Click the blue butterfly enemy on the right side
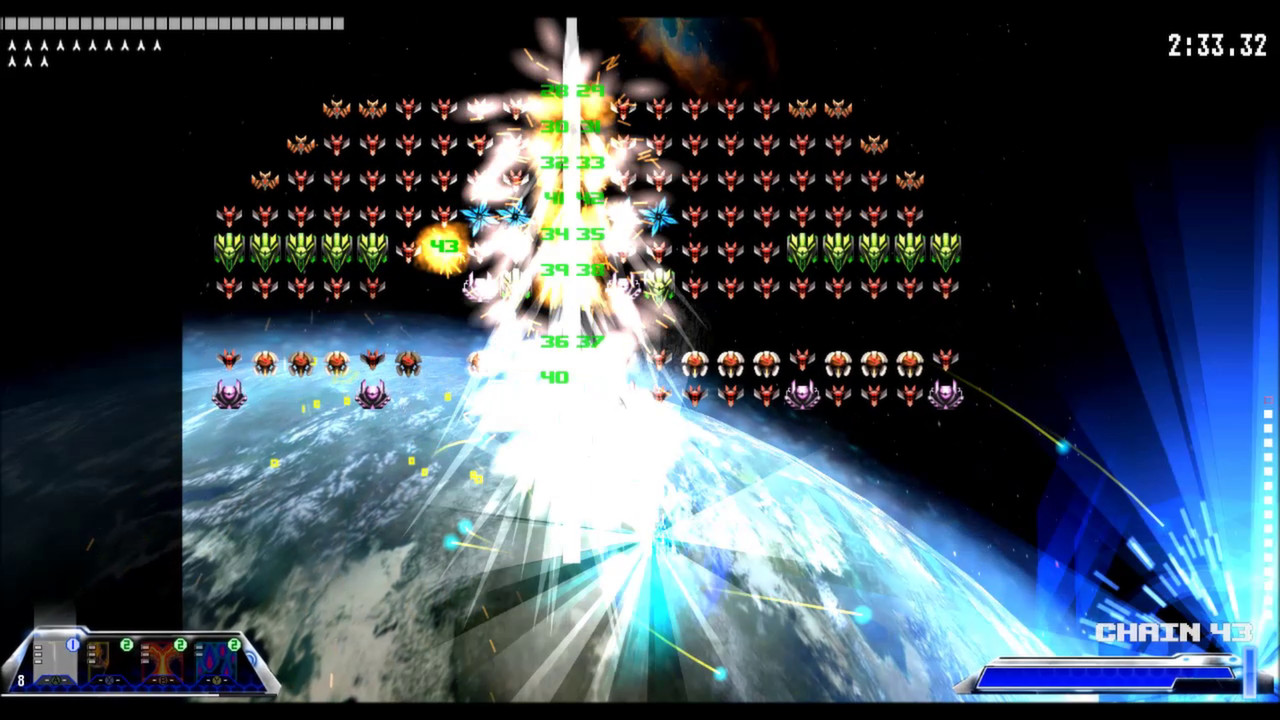 [657, 215]
